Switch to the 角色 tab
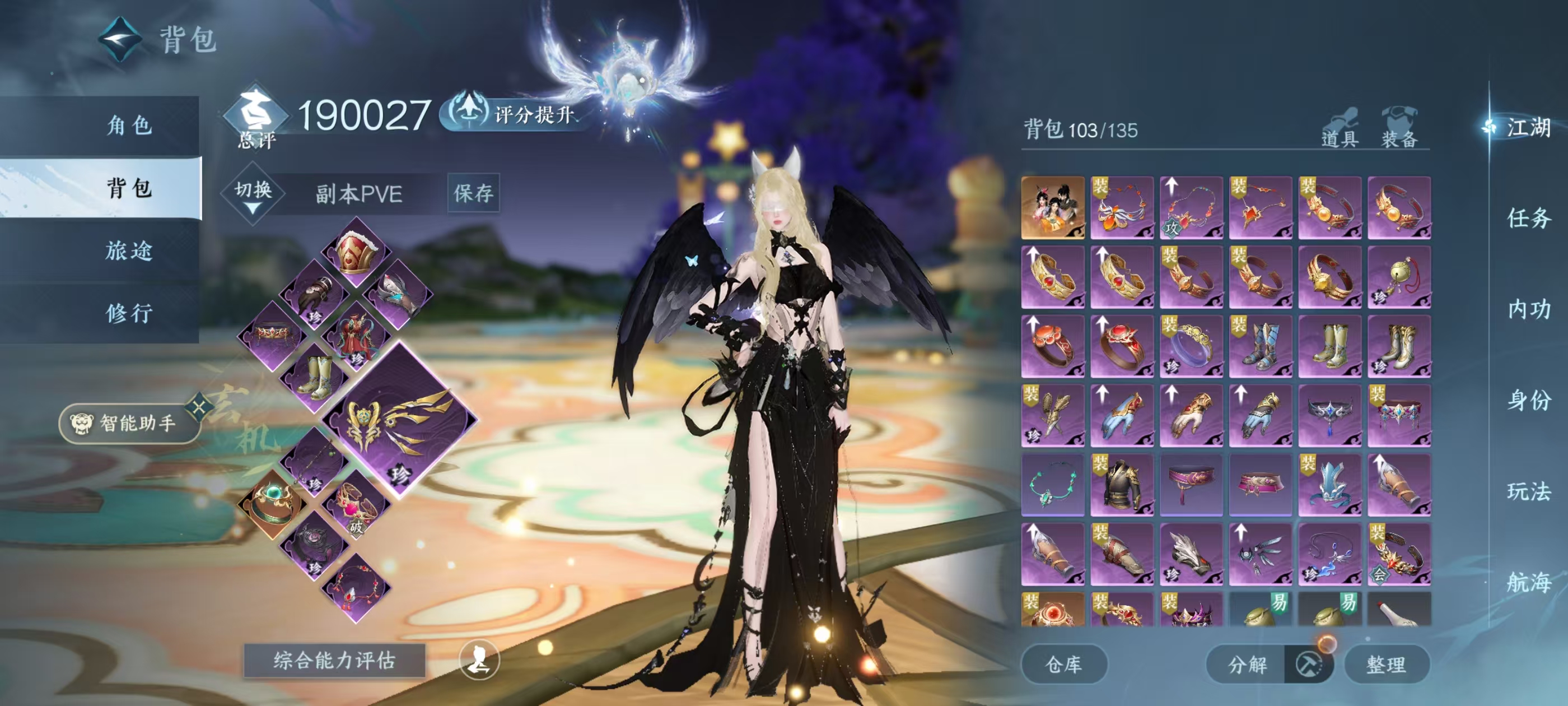The height and width of the screenshot is (706, 1568). click(x=129, y=126)
